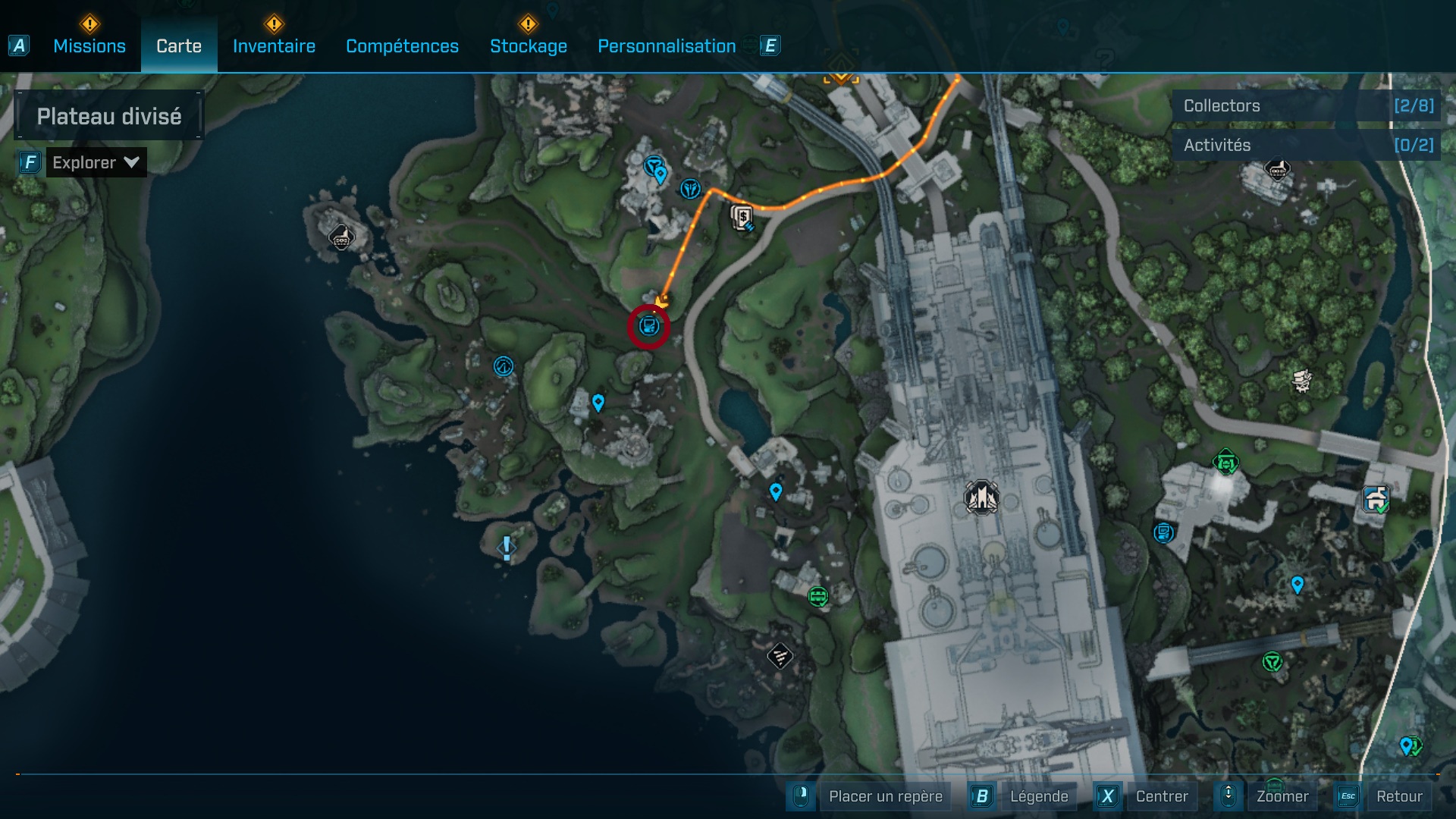Open the Inventaire tab
The width and height of the screenshot is (1456, 819).
[x=274, y=46]
